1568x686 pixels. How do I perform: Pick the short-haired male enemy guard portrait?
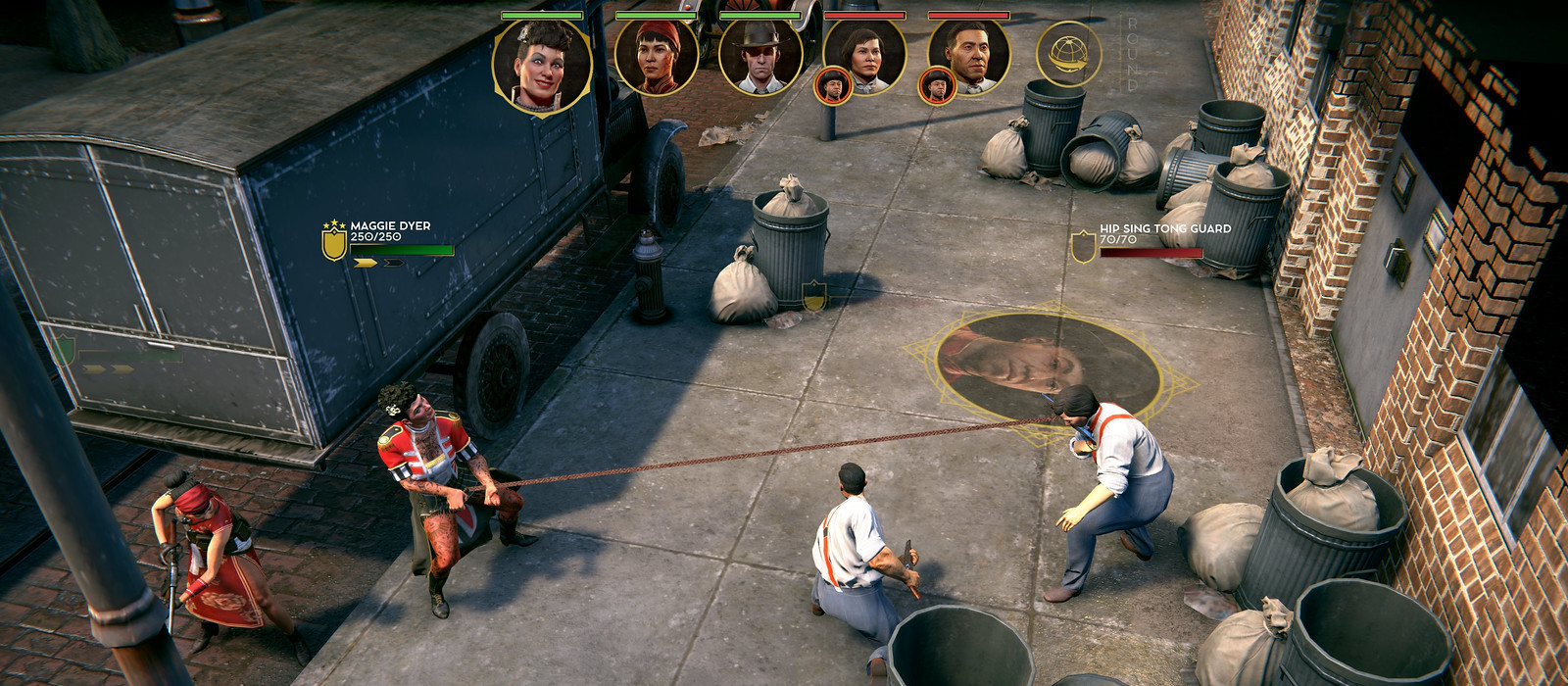coord(969,57)
